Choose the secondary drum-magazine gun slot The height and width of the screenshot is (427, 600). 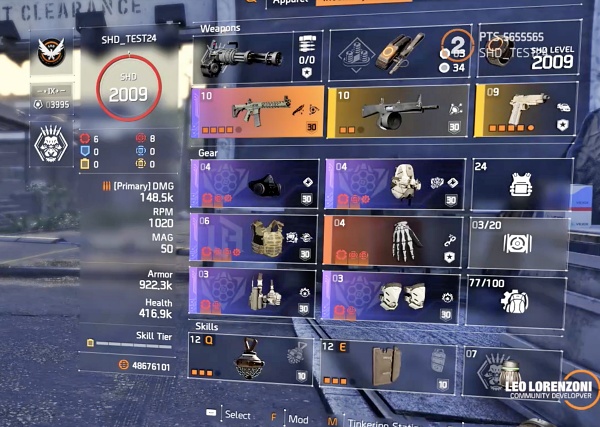pyautogui.click(x=397, y=110)
